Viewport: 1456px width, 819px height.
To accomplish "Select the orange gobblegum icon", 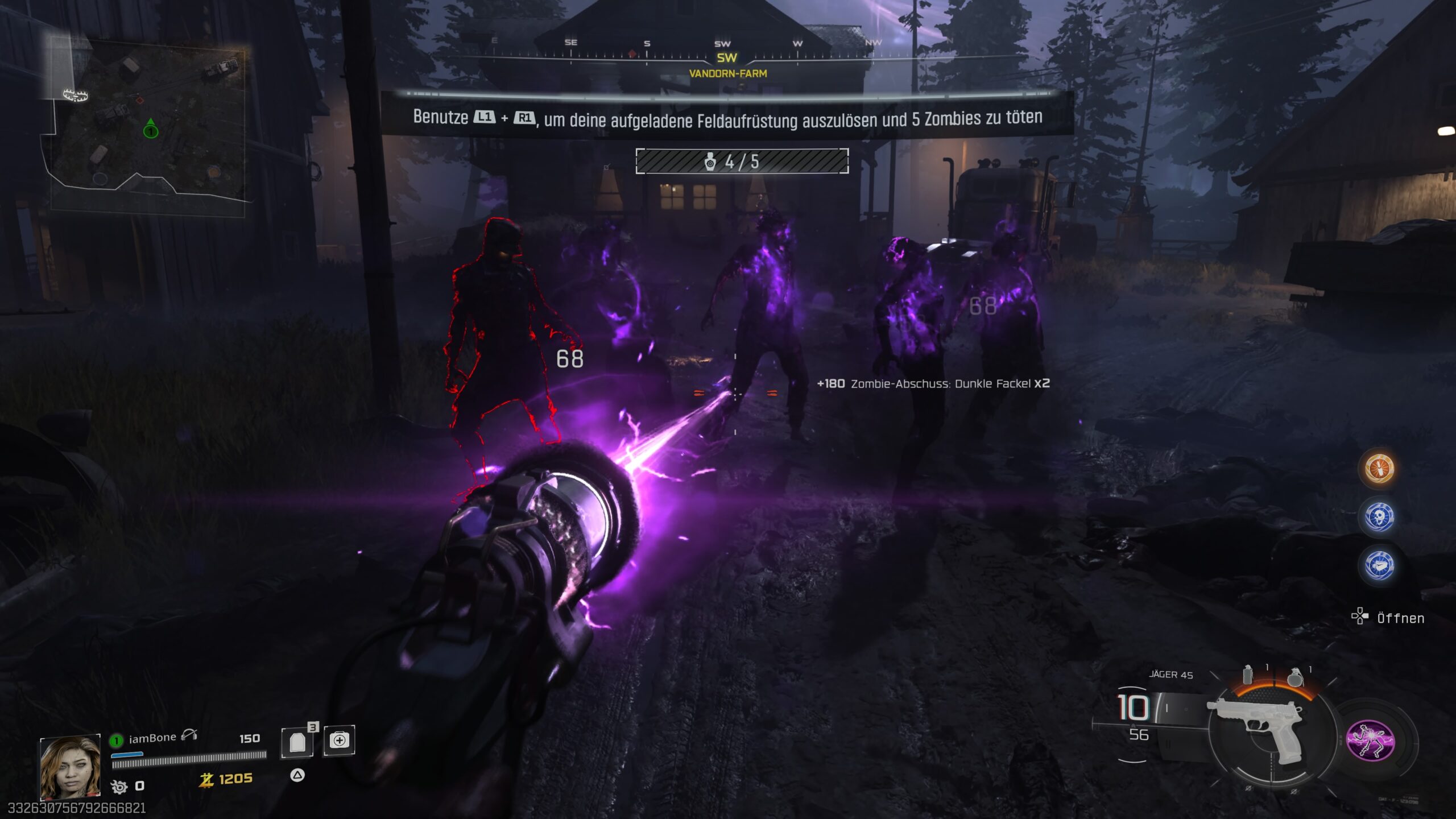I will click(1379, 469).
